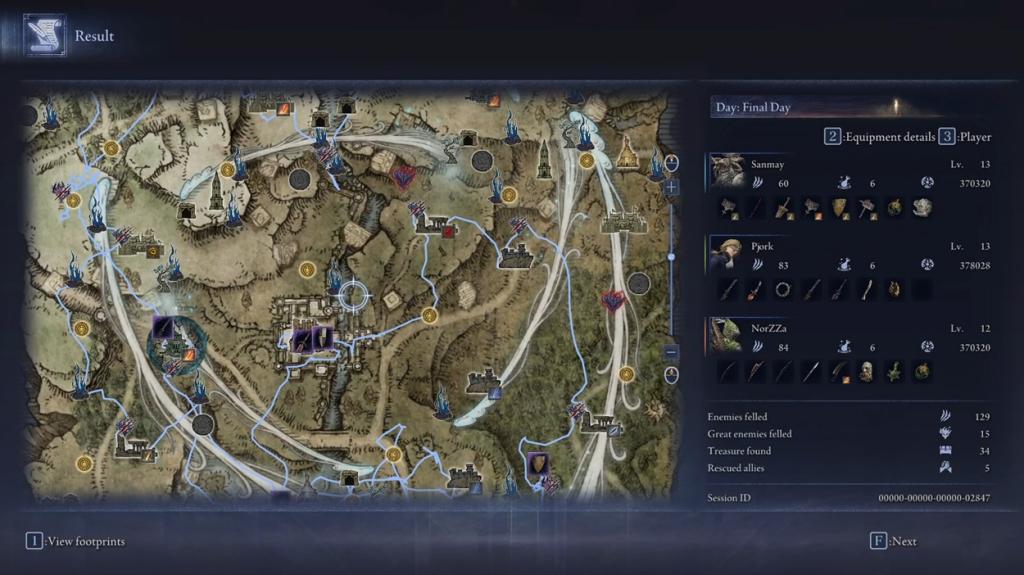Select NorZZa's skull mask equipment icon

tap(868, 371)
